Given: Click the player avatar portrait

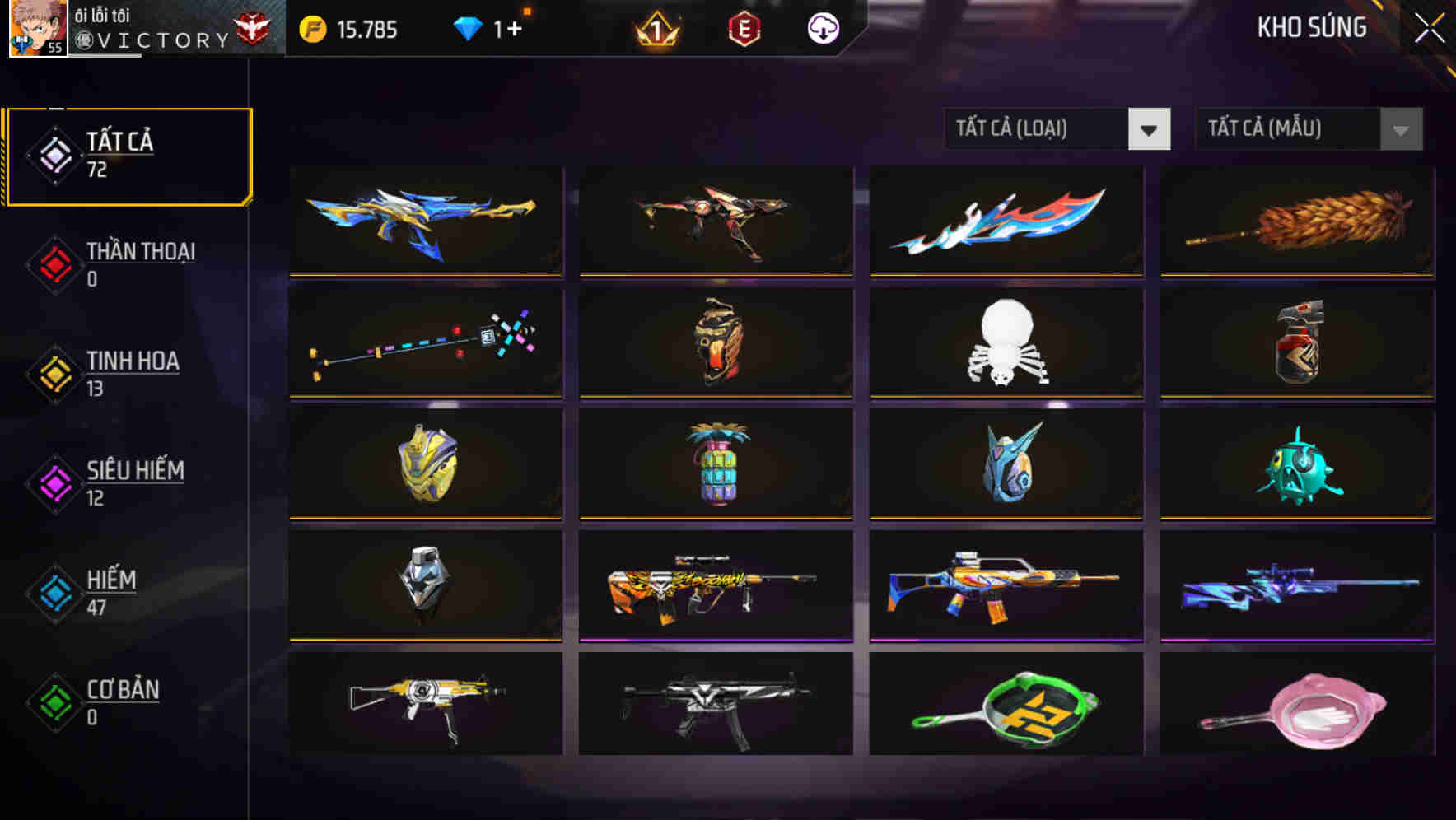Looking at the screenshot, I should (33, 27).
